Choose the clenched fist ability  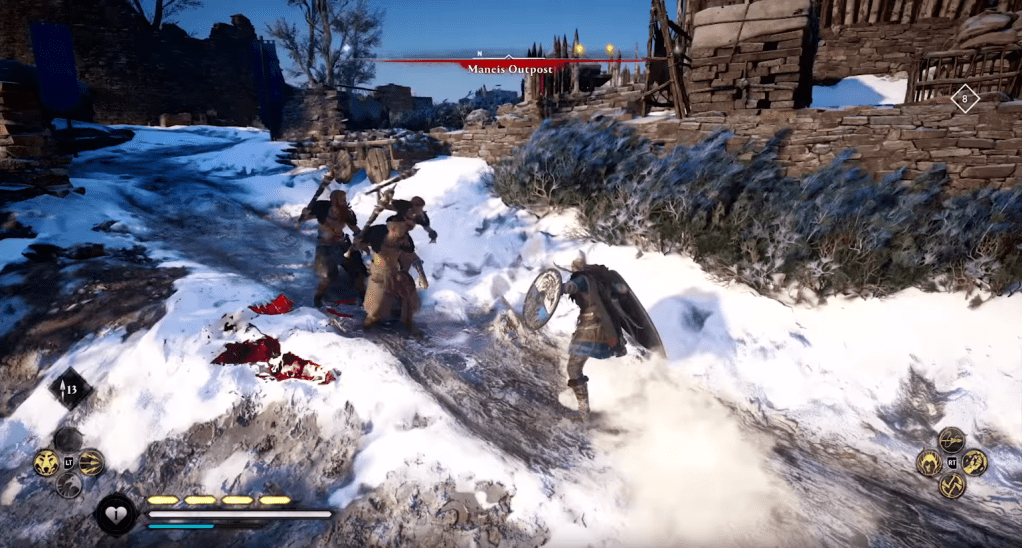click(974, 462)
